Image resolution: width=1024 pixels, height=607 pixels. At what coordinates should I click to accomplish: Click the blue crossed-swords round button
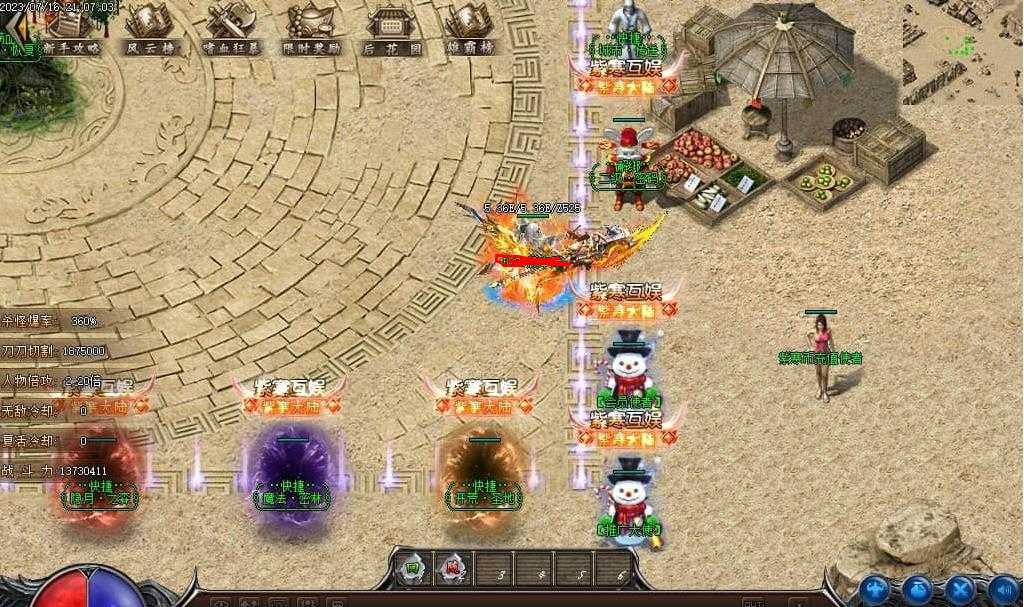pyautogui.click(x=960, y=590)
